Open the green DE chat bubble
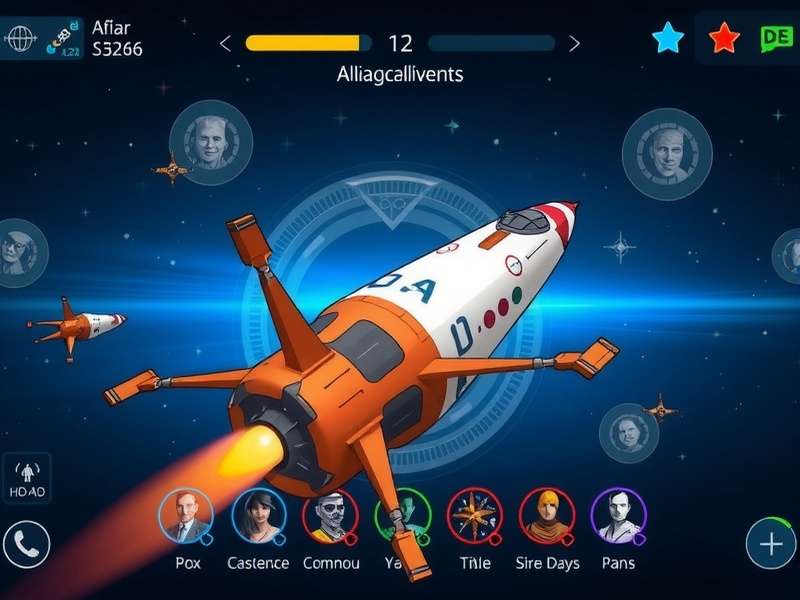 click(775, 39)
